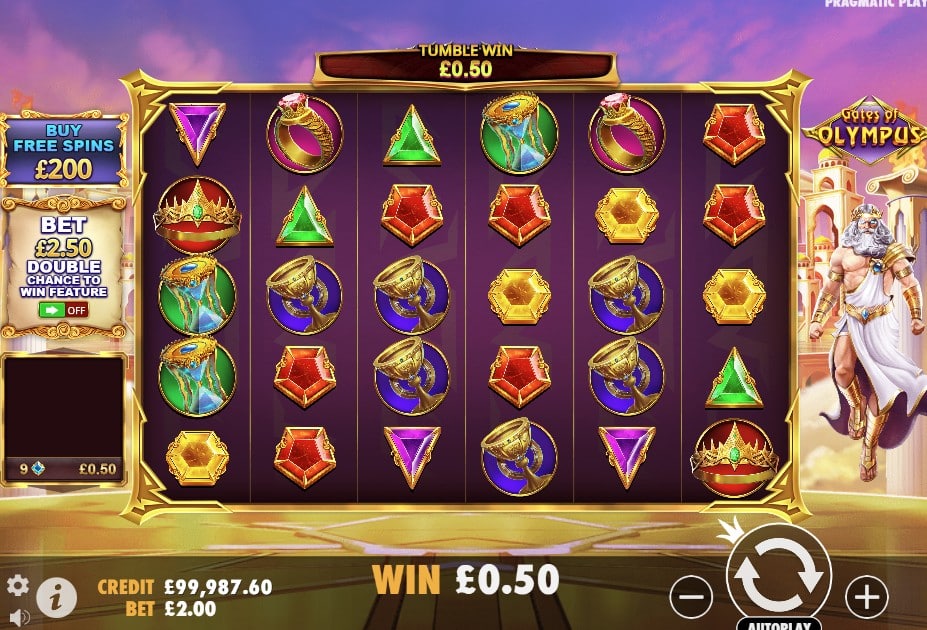Spin the reels with the circular arrow button
Image resolution: width=927 pixels, height=630 pixels.
[x=778, y=575]
